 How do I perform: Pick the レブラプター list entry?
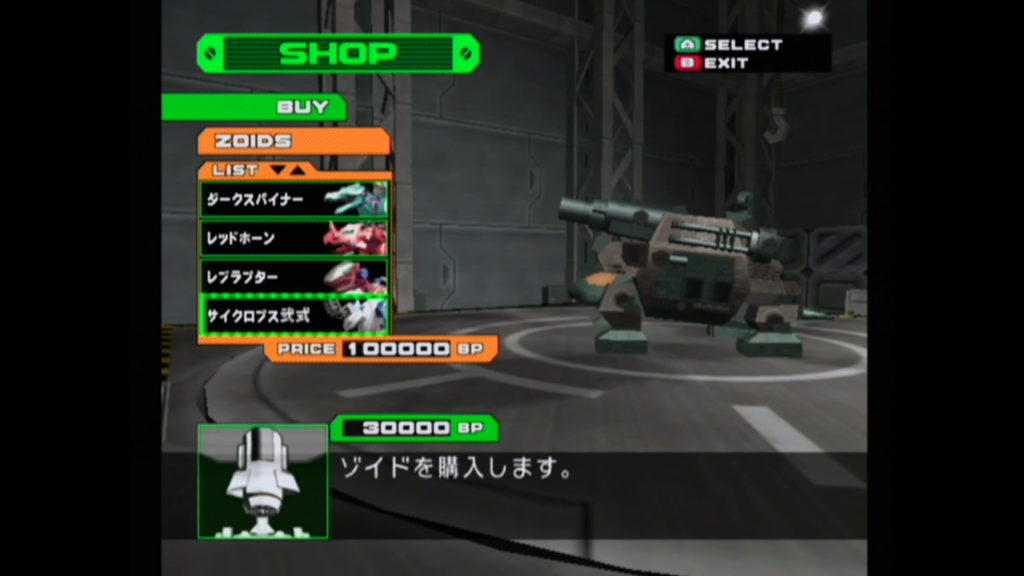[294, 276]
